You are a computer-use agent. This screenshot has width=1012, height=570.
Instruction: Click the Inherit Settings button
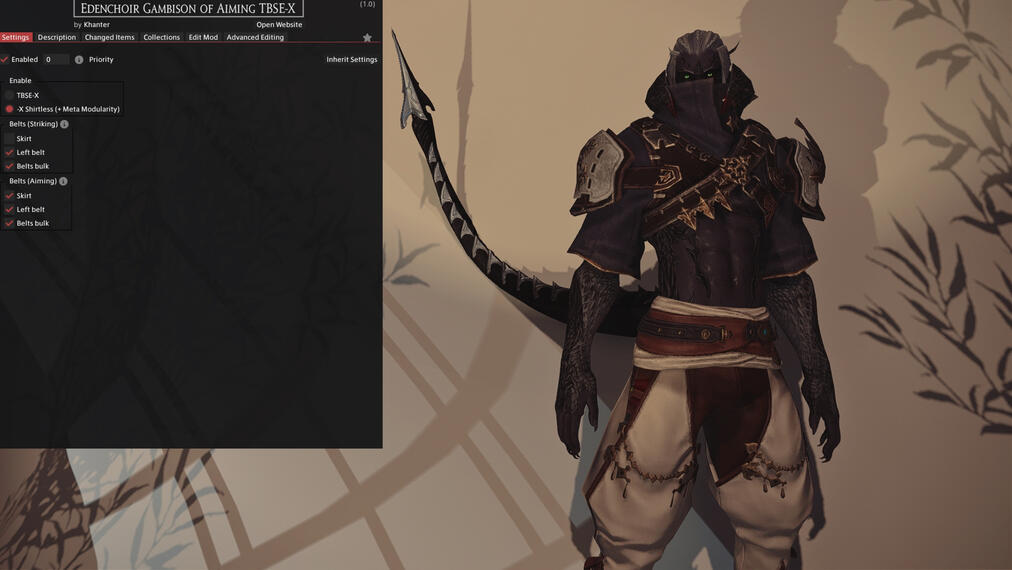coord(351,60)
